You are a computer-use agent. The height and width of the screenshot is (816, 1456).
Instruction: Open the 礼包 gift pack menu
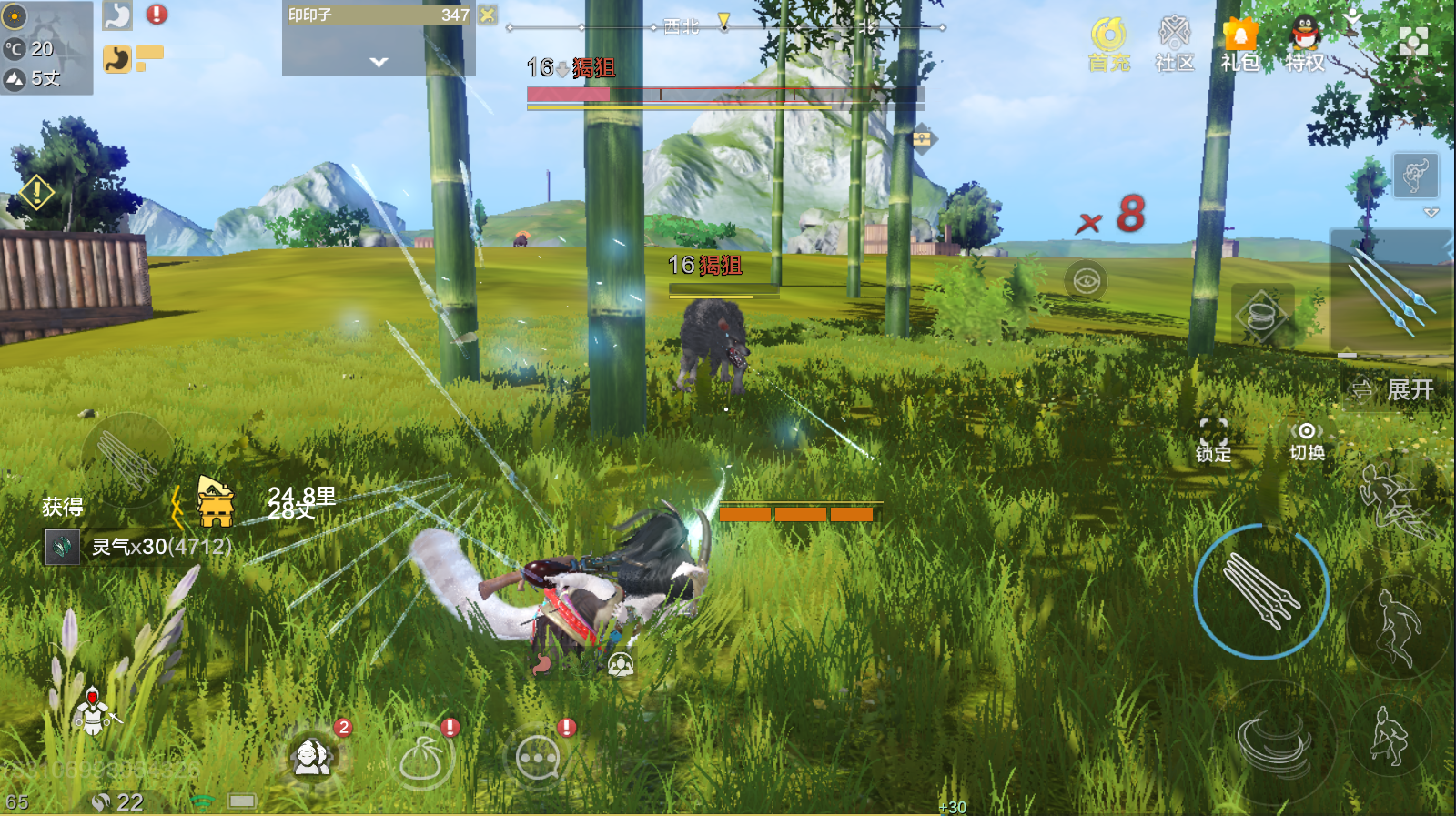coord(1239,44)
